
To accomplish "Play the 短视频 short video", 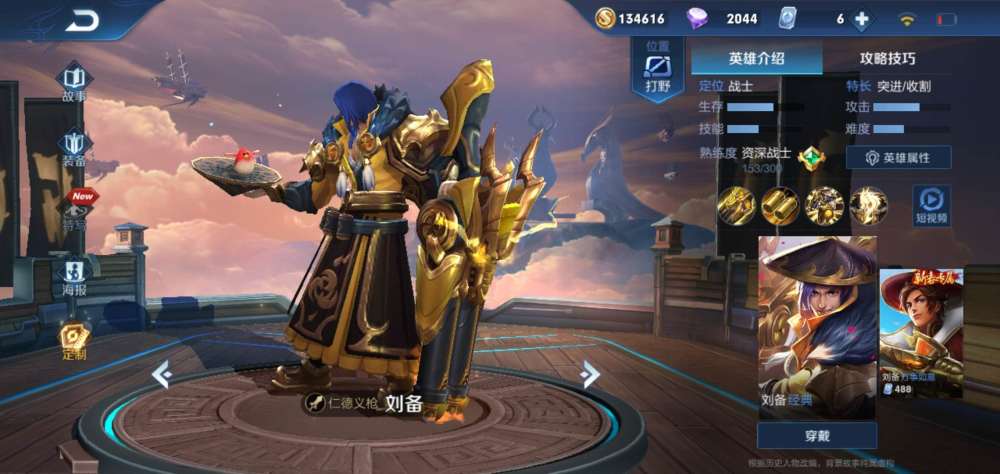I will [930, 205].
